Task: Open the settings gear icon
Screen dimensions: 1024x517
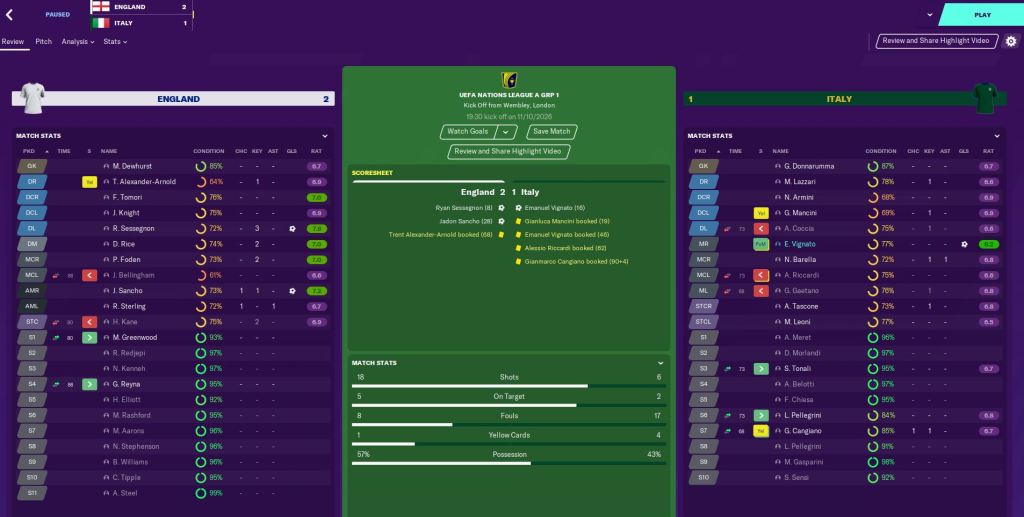Action: [1010, 41]
